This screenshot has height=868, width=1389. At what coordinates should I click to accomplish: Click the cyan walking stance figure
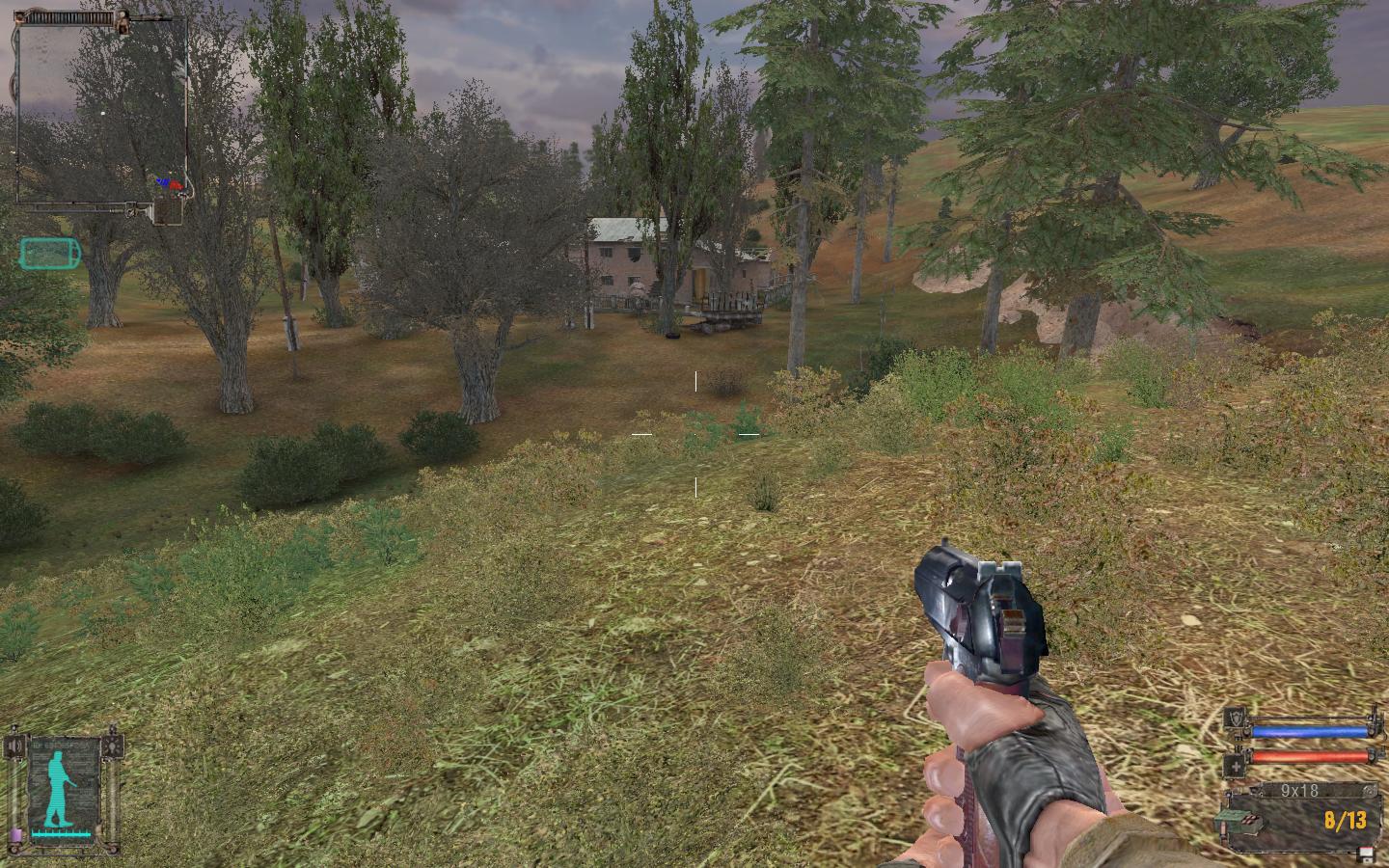coord(61,788)
